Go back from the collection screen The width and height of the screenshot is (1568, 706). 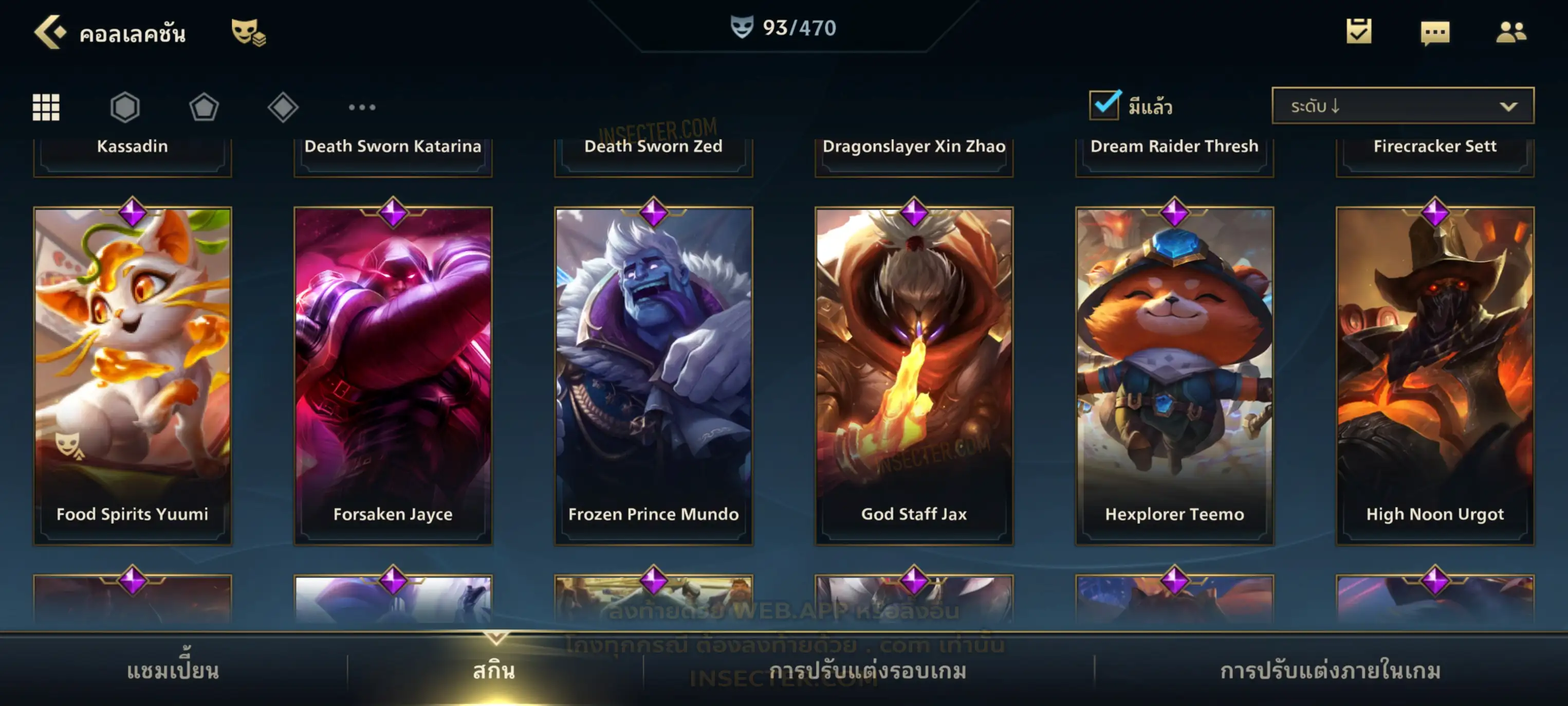point(50,32)
